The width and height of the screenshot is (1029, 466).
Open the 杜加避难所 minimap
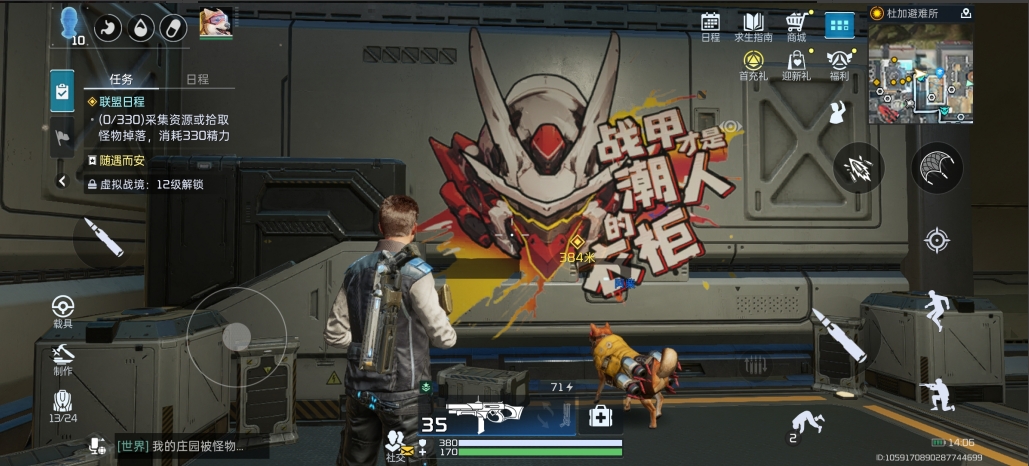[920, 73]
